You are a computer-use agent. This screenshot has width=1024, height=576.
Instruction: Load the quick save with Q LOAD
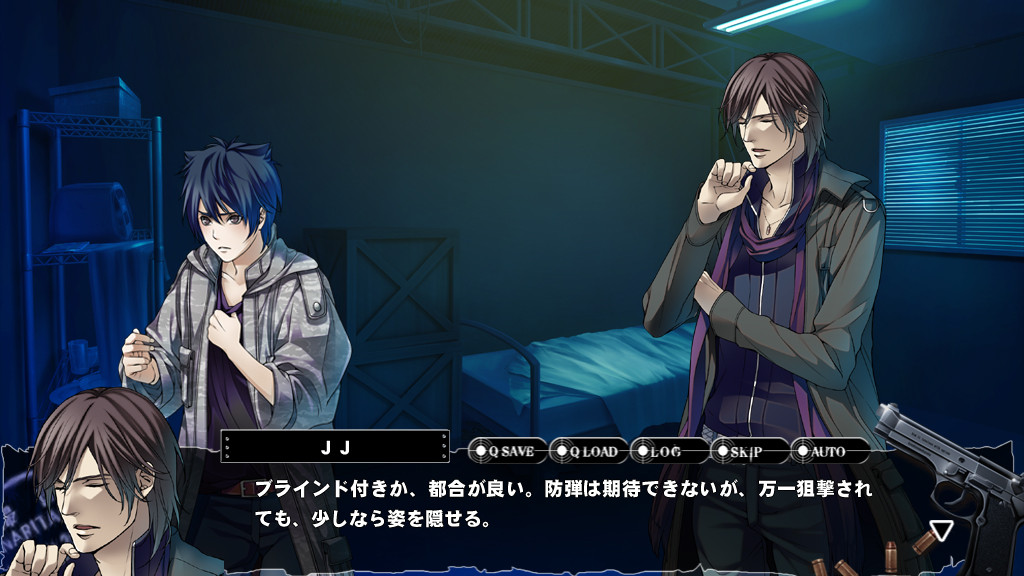coord(589,451)
